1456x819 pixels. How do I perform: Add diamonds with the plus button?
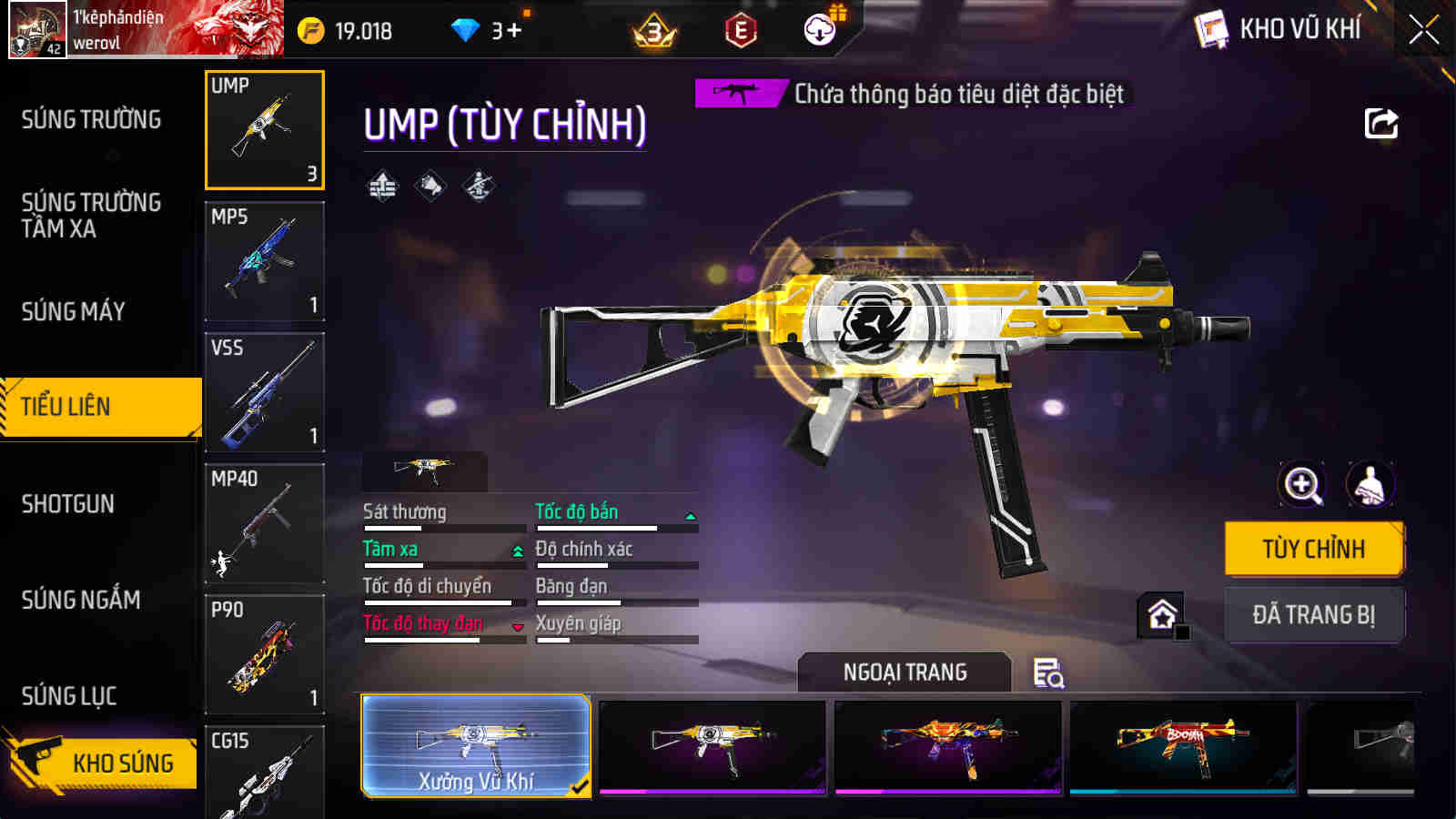coord(514,31)
